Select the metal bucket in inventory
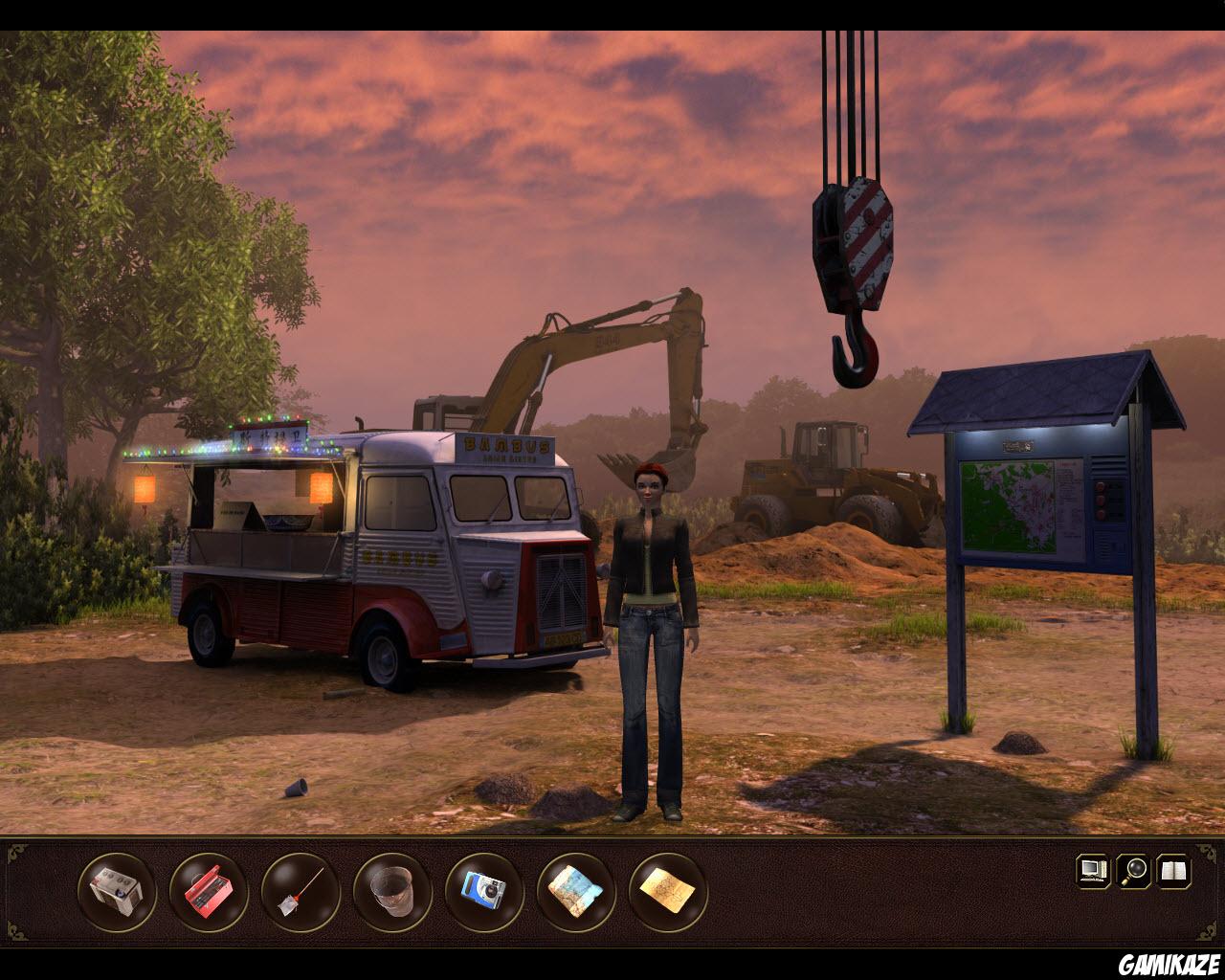This screenshot has width=1225, height=980. (x=392, y=892)
